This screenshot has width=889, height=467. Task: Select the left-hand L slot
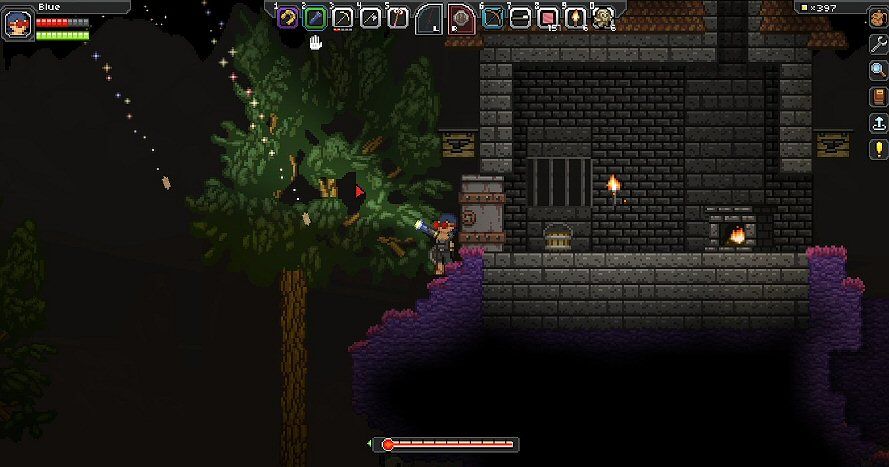430,18
